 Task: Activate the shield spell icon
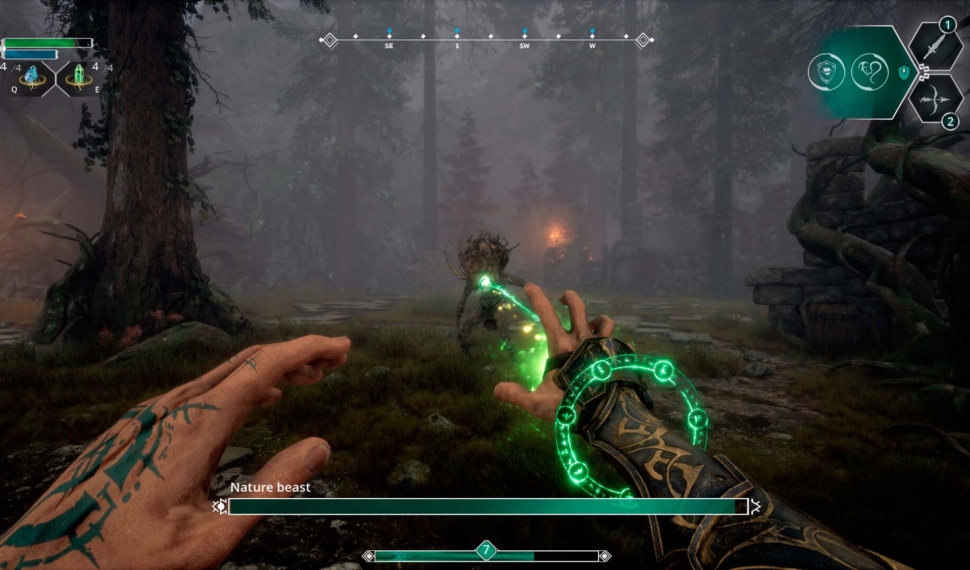(827, 71)
